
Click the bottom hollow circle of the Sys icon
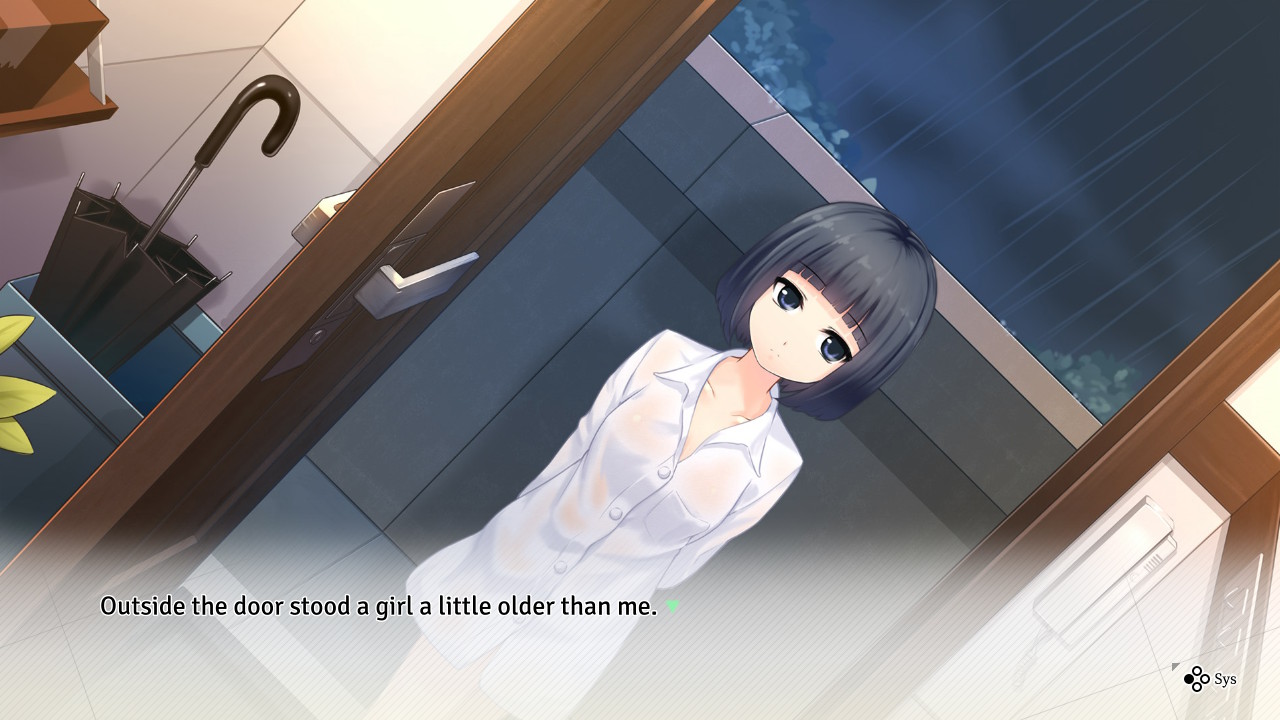click(1197, 687)
